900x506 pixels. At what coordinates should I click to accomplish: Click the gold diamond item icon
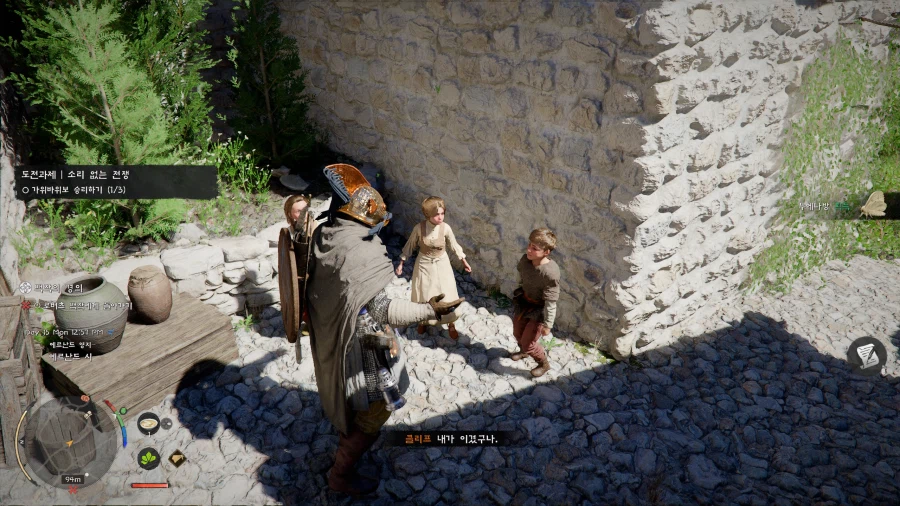click(x=177, y=458)
